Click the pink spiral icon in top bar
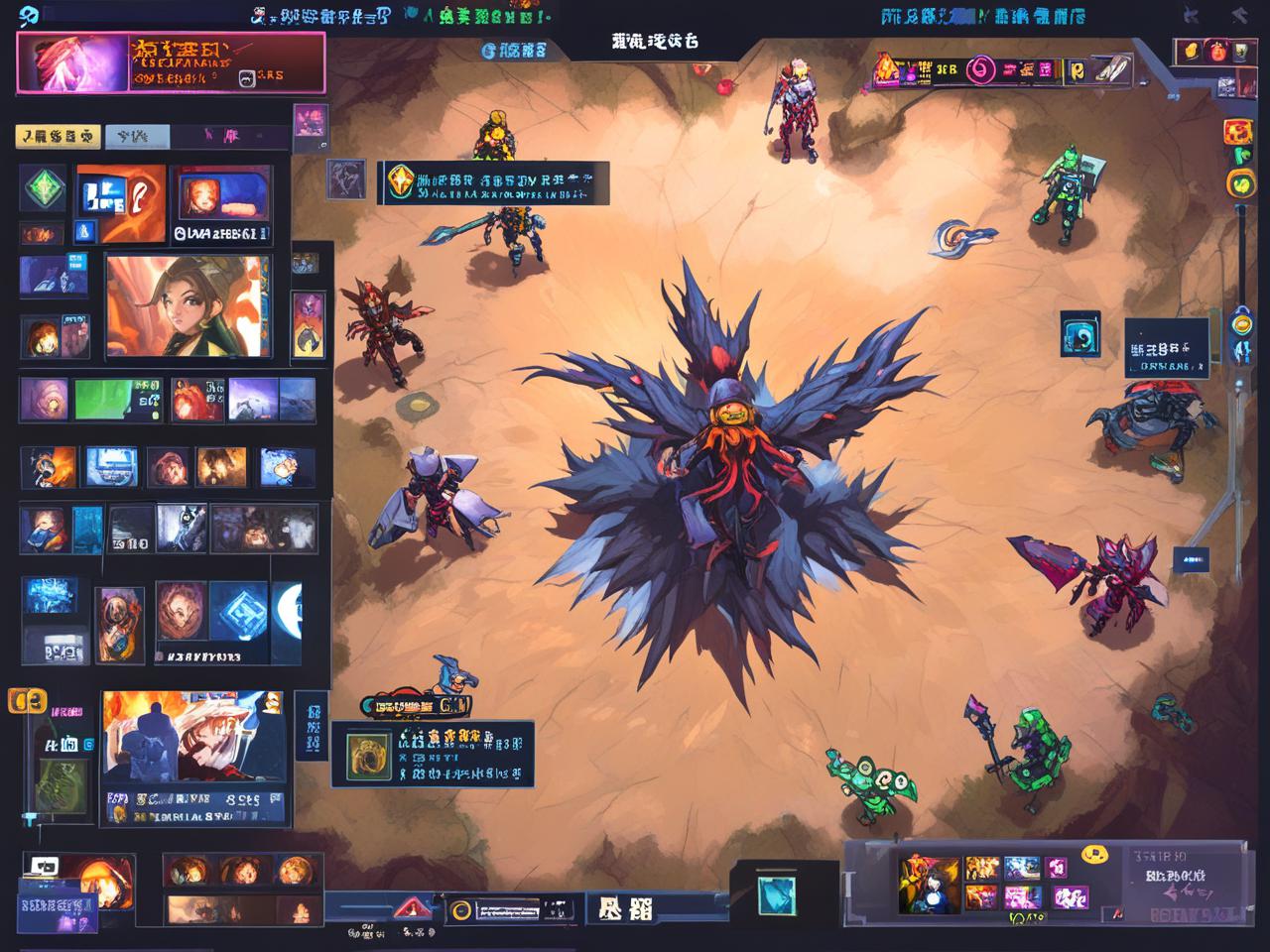This screenshot has height=952, width=1270. [x=980, y=69]
